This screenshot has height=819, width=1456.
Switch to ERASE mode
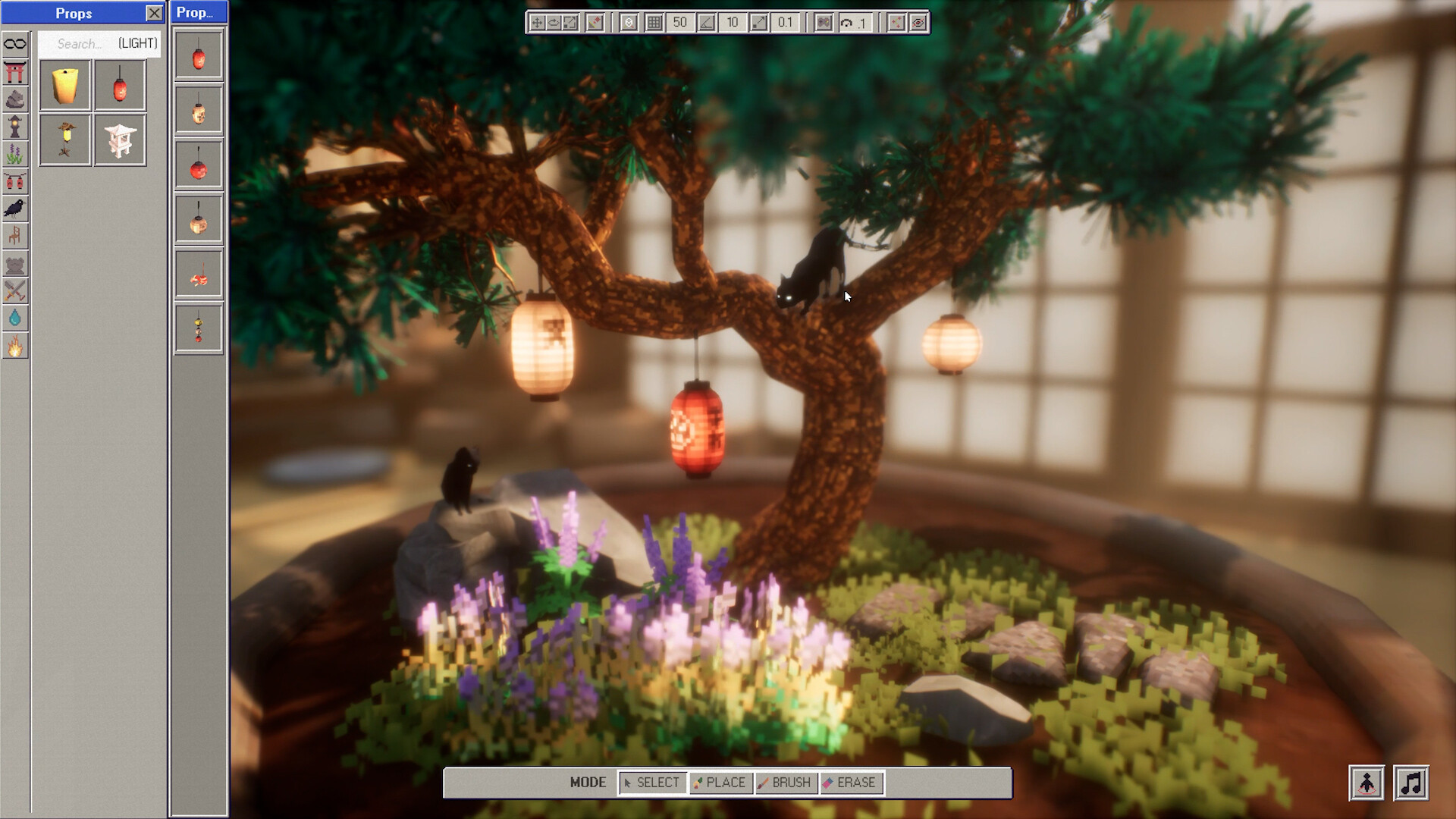click(851, 783)
